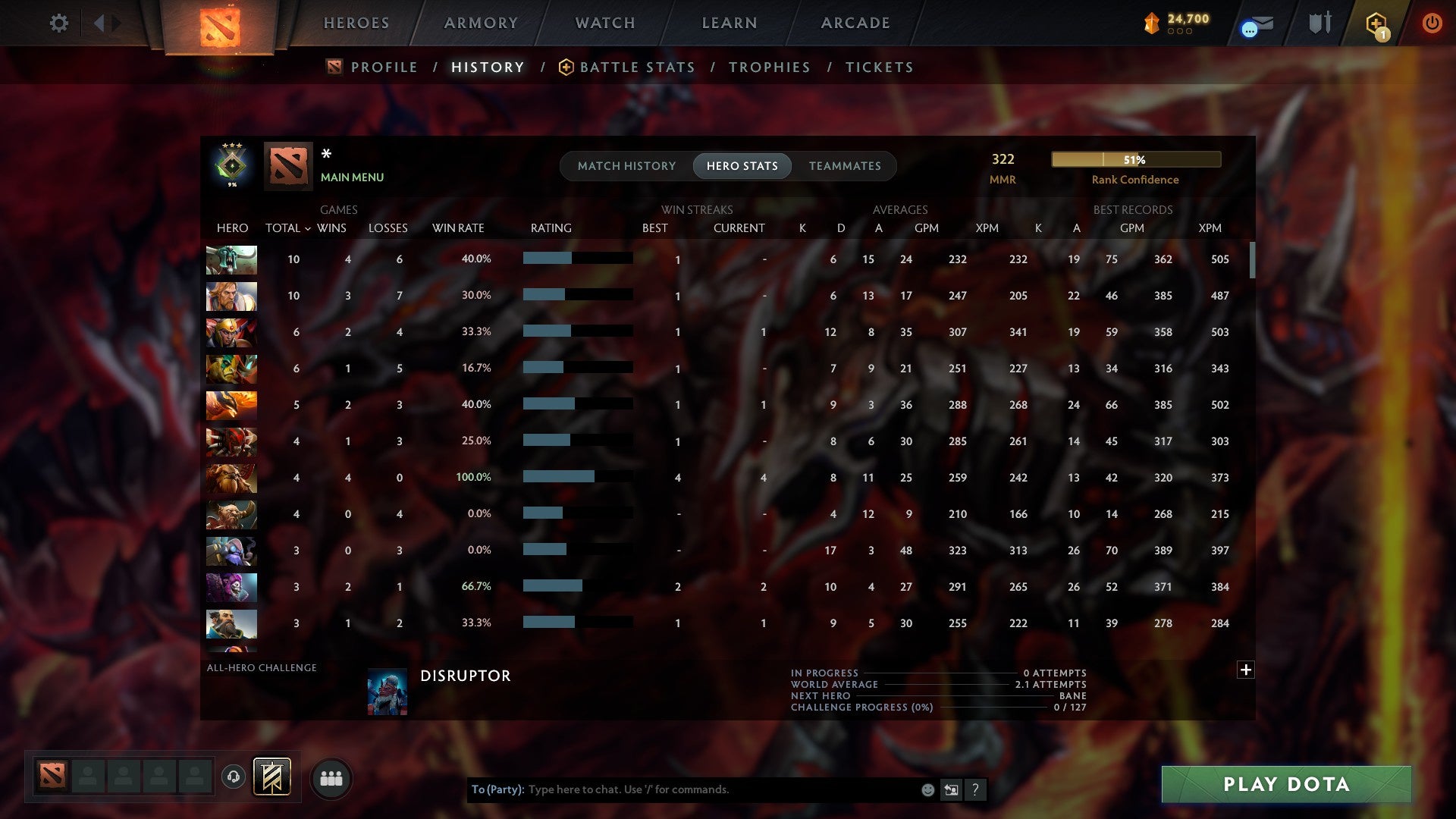Switch to the TEAMMATES tab
This screenshot has width=1456, height=819.
tap(846, 165)
